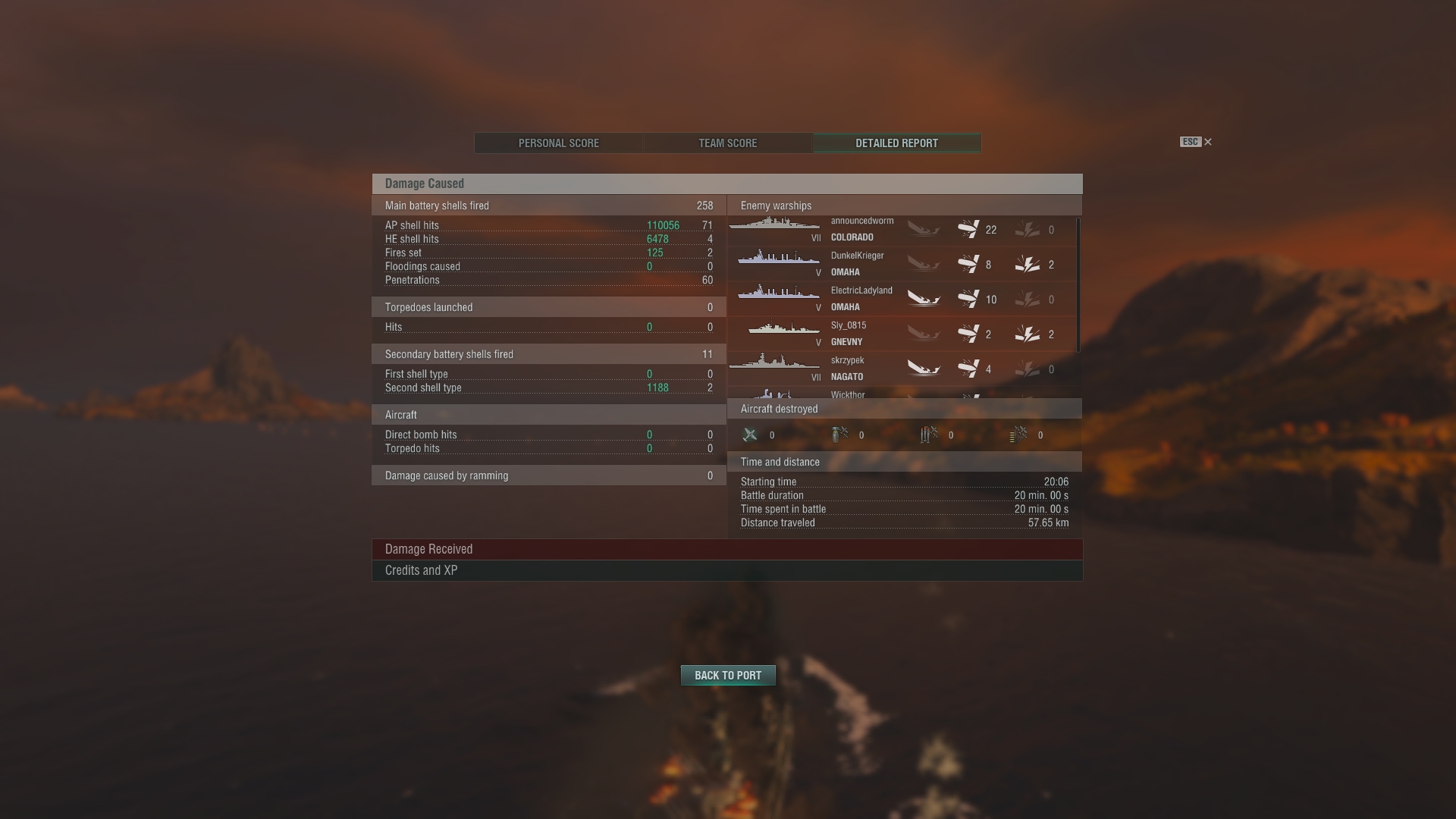Open the Team Score tab
This screenshot has width=1456, height=819.
(728, 143)
